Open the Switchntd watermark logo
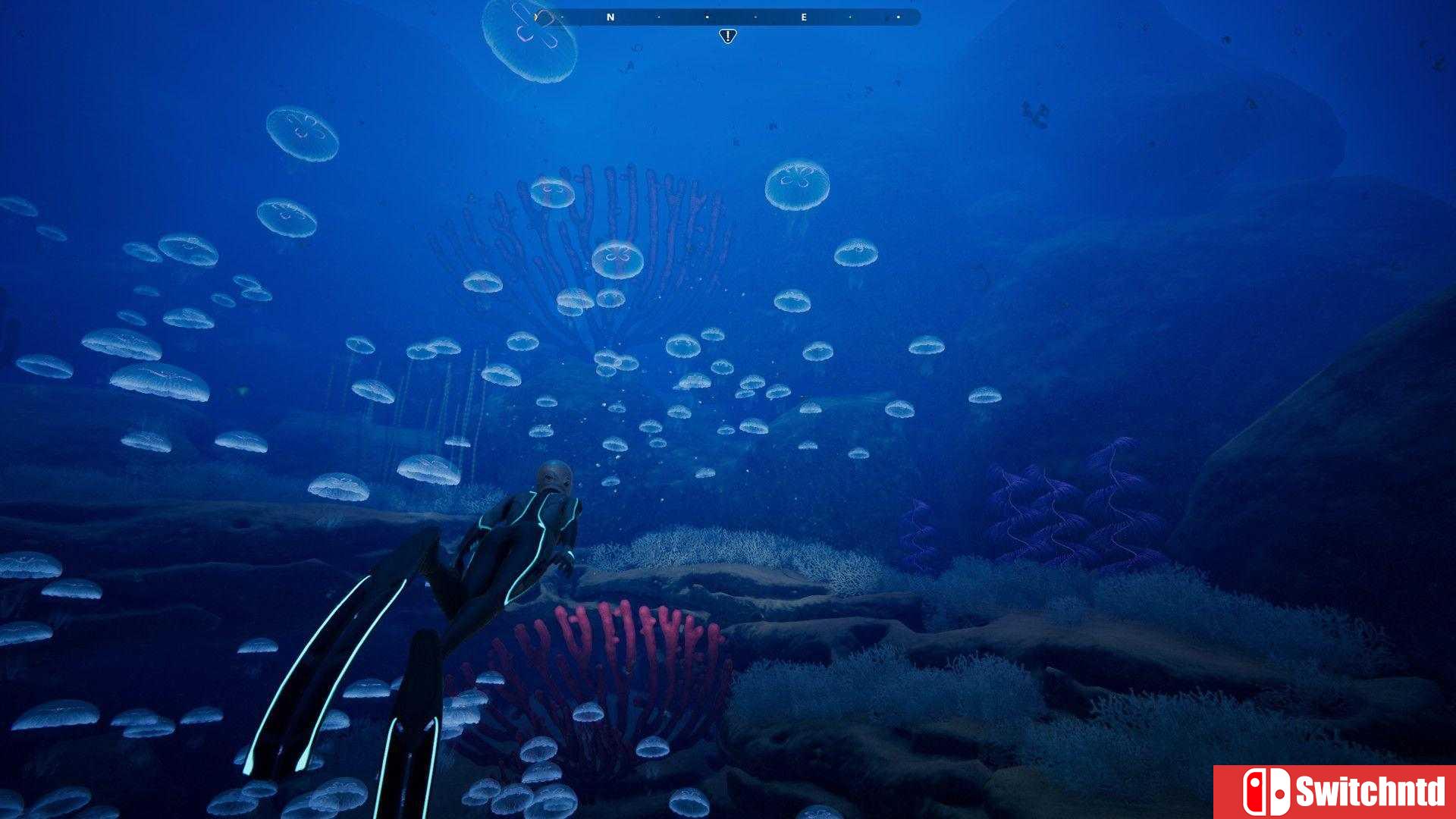 coord(1335,792)
